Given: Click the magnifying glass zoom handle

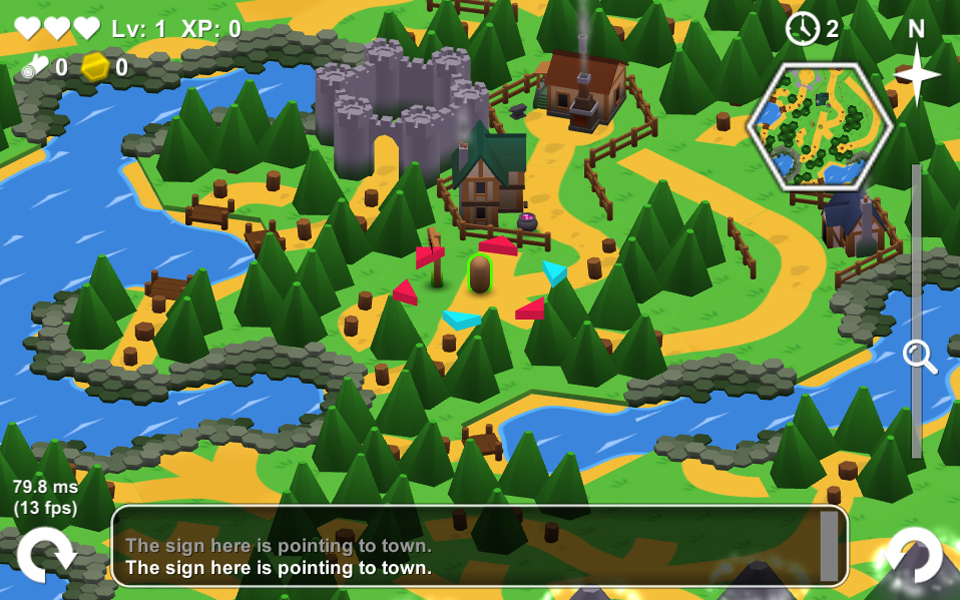Looking at the screenshot, I should click(918, 355).
